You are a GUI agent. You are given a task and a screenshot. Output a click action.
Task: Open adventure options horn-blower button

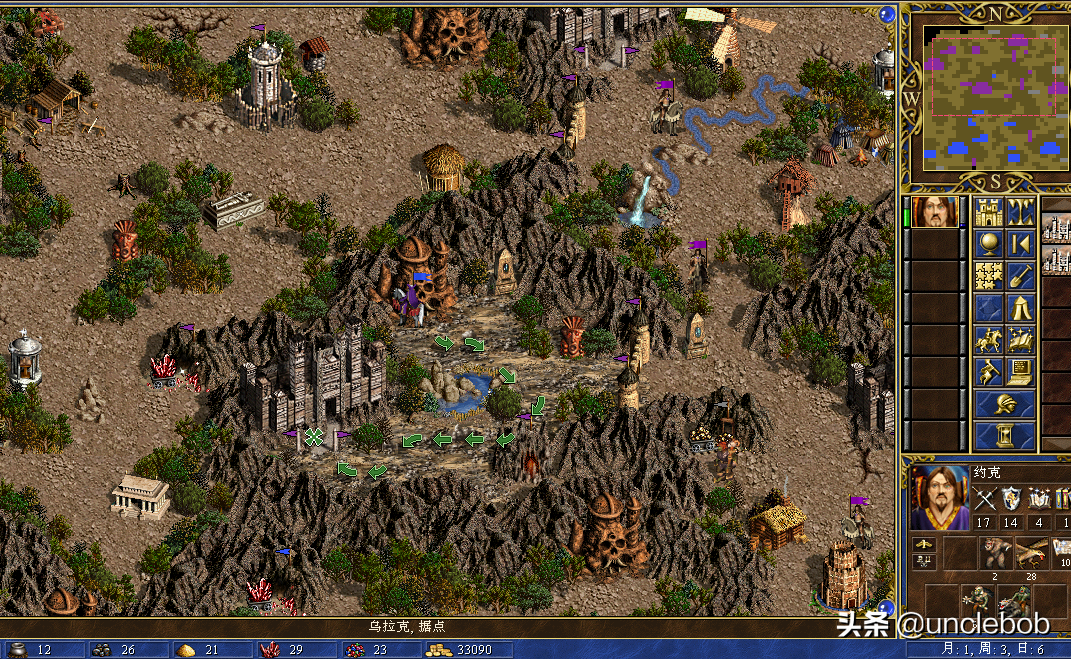988,372
